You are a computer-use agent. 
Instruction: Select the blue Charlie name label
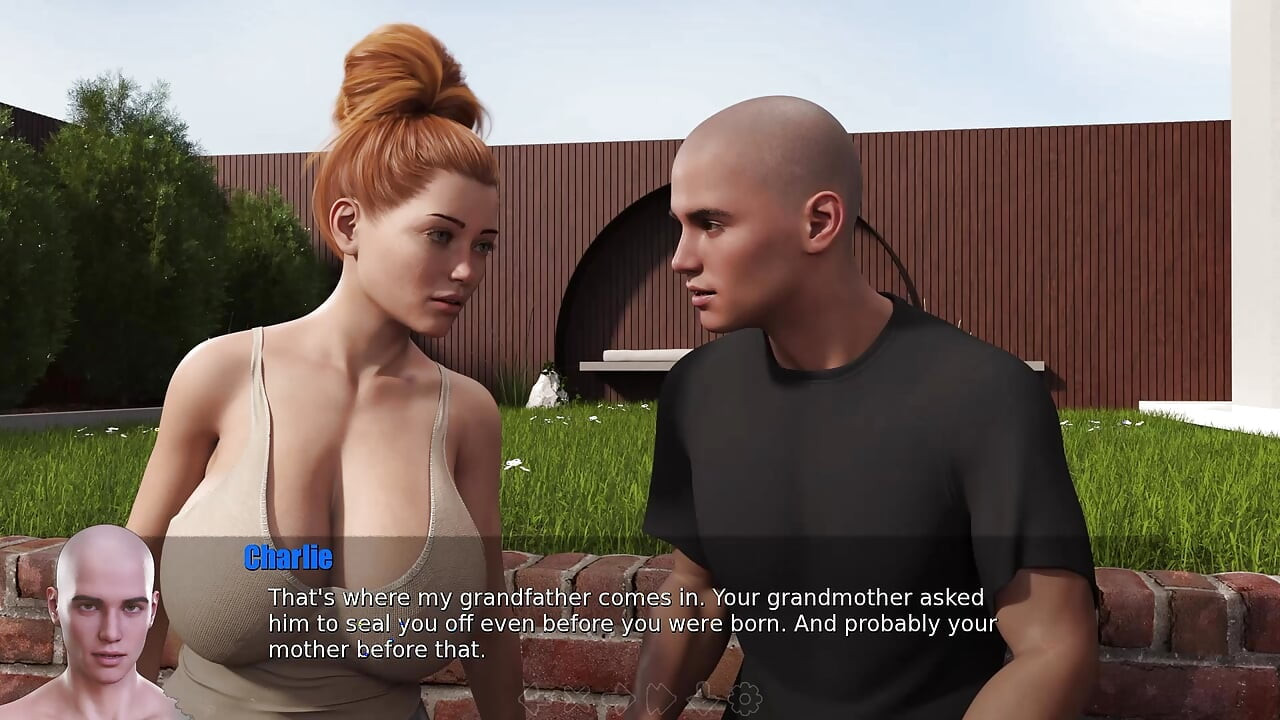pos(286,557)
